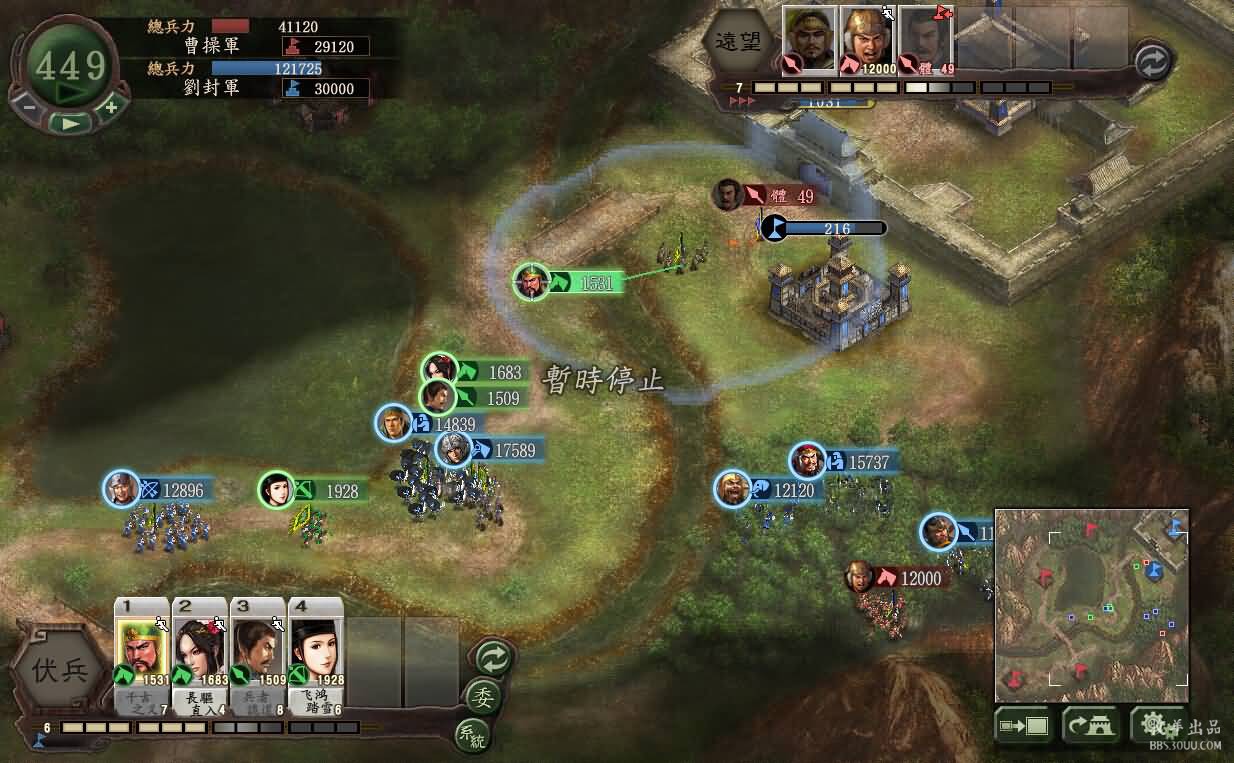
Task: Select the unit marker labeled 1928 on the field
Action: (x=277, y=490)
